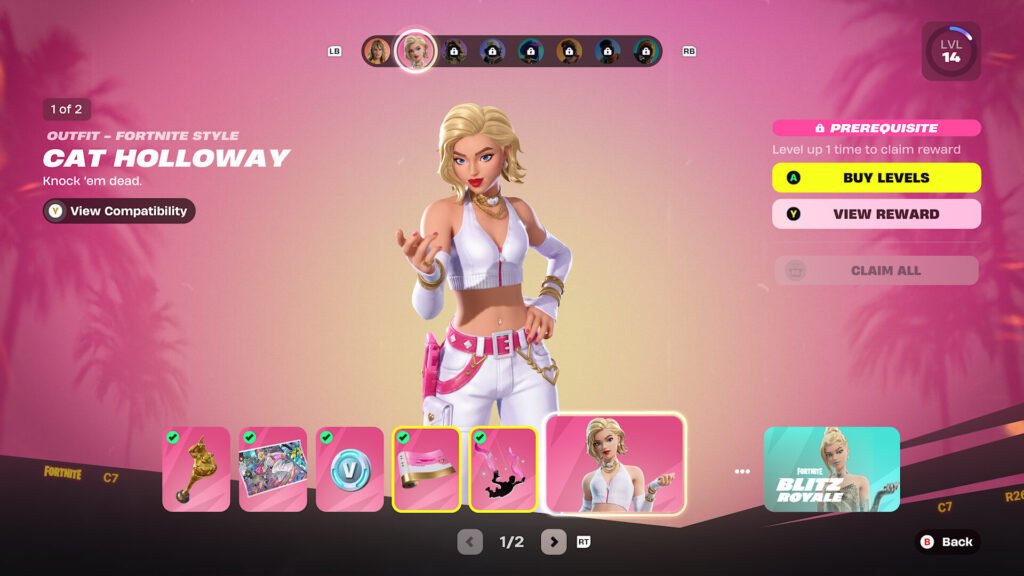Show View Compatibility for this outfit
This screenshot has height=576, width=1024.
coord(119,211)
